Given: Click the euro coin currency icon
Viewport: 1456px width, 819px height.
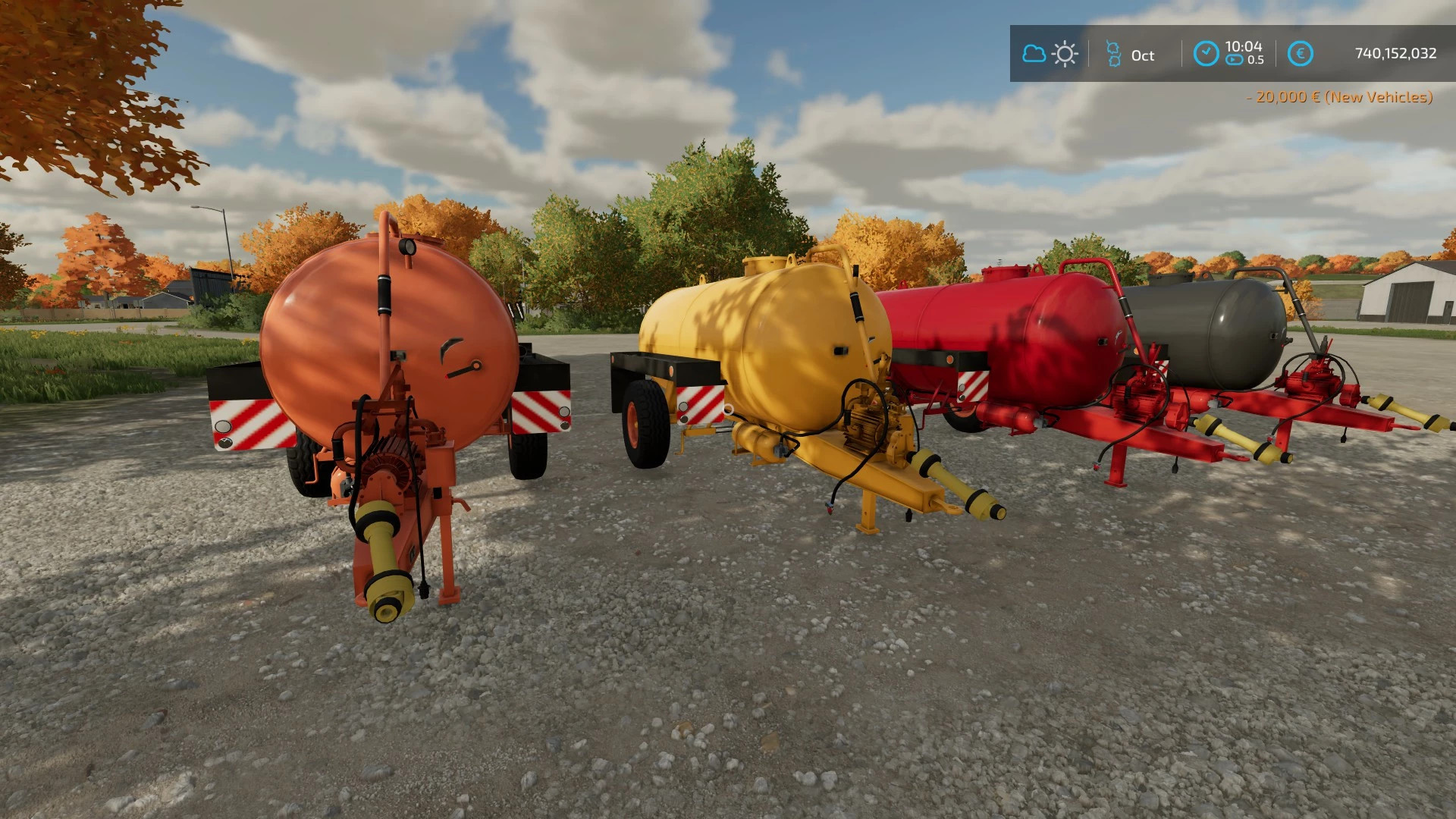Looking at the screenshot, I should pos(1301,54).
